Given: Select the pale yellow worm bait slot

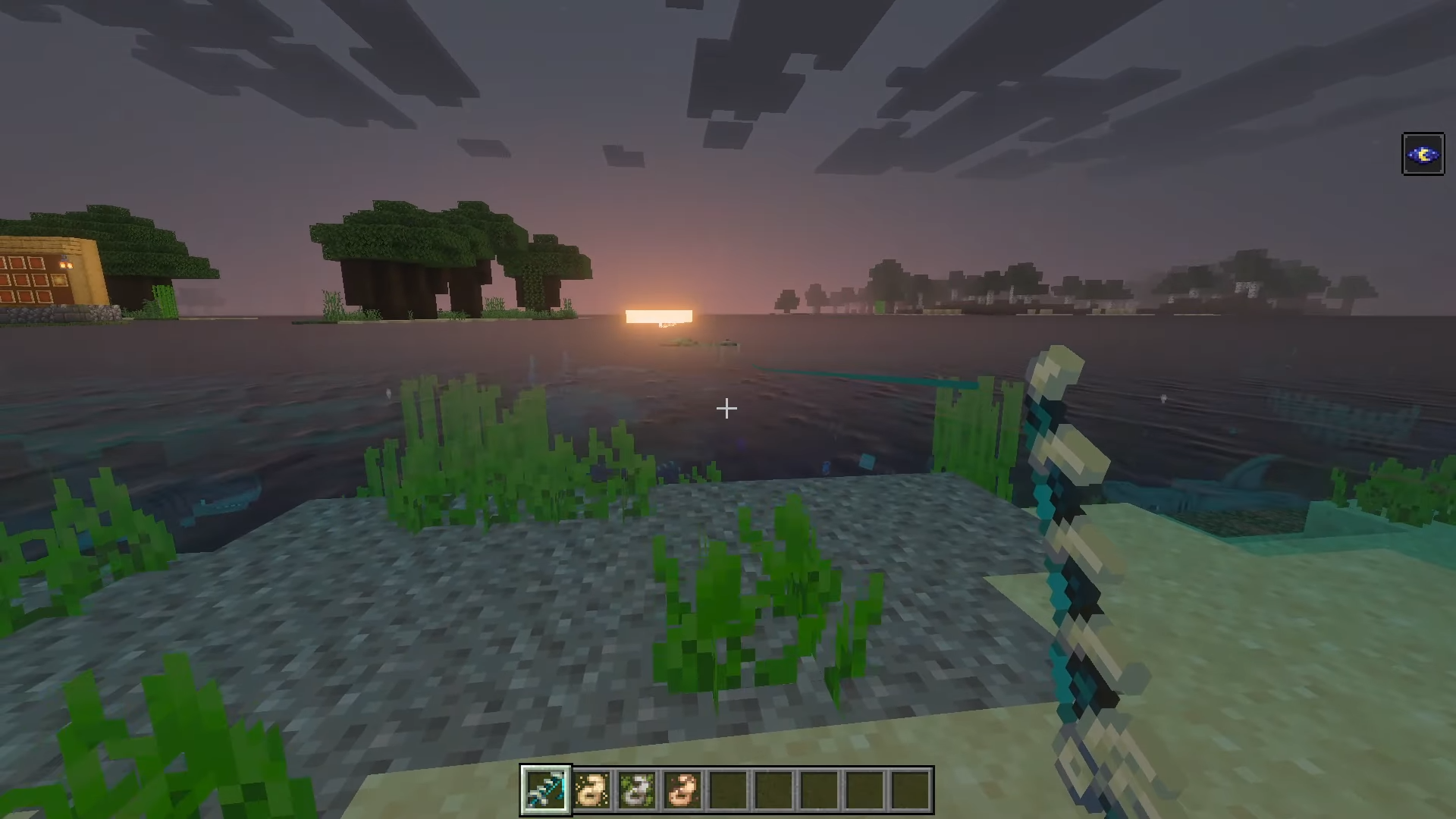Looking at the screenshot, I should [591, 789].
